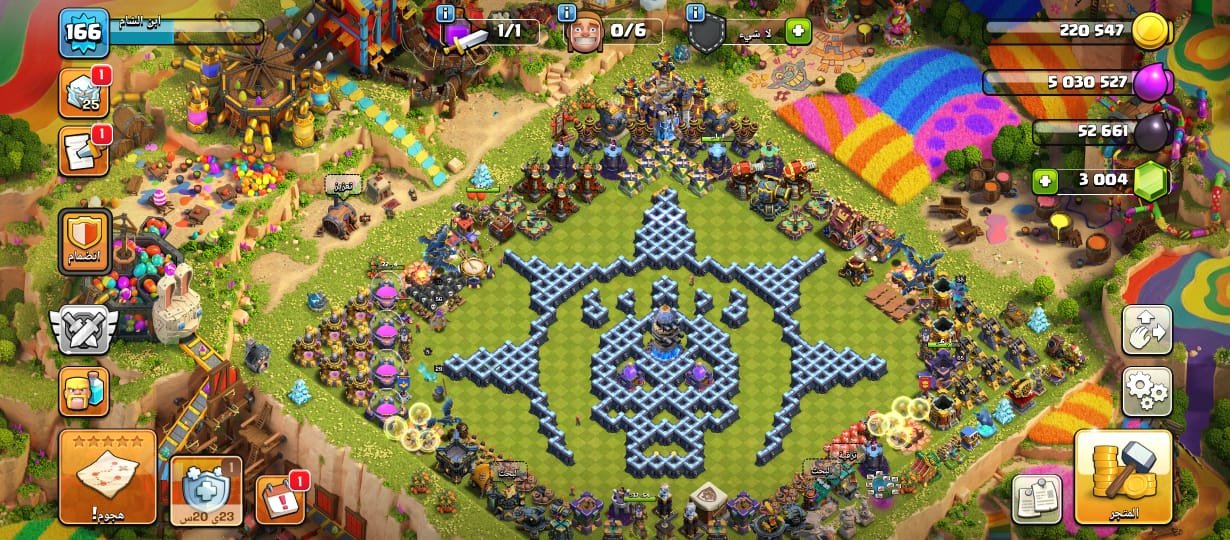Show info for the 1/1 army counter
This screenshot has width=1230, height=540.
point(446,13)
